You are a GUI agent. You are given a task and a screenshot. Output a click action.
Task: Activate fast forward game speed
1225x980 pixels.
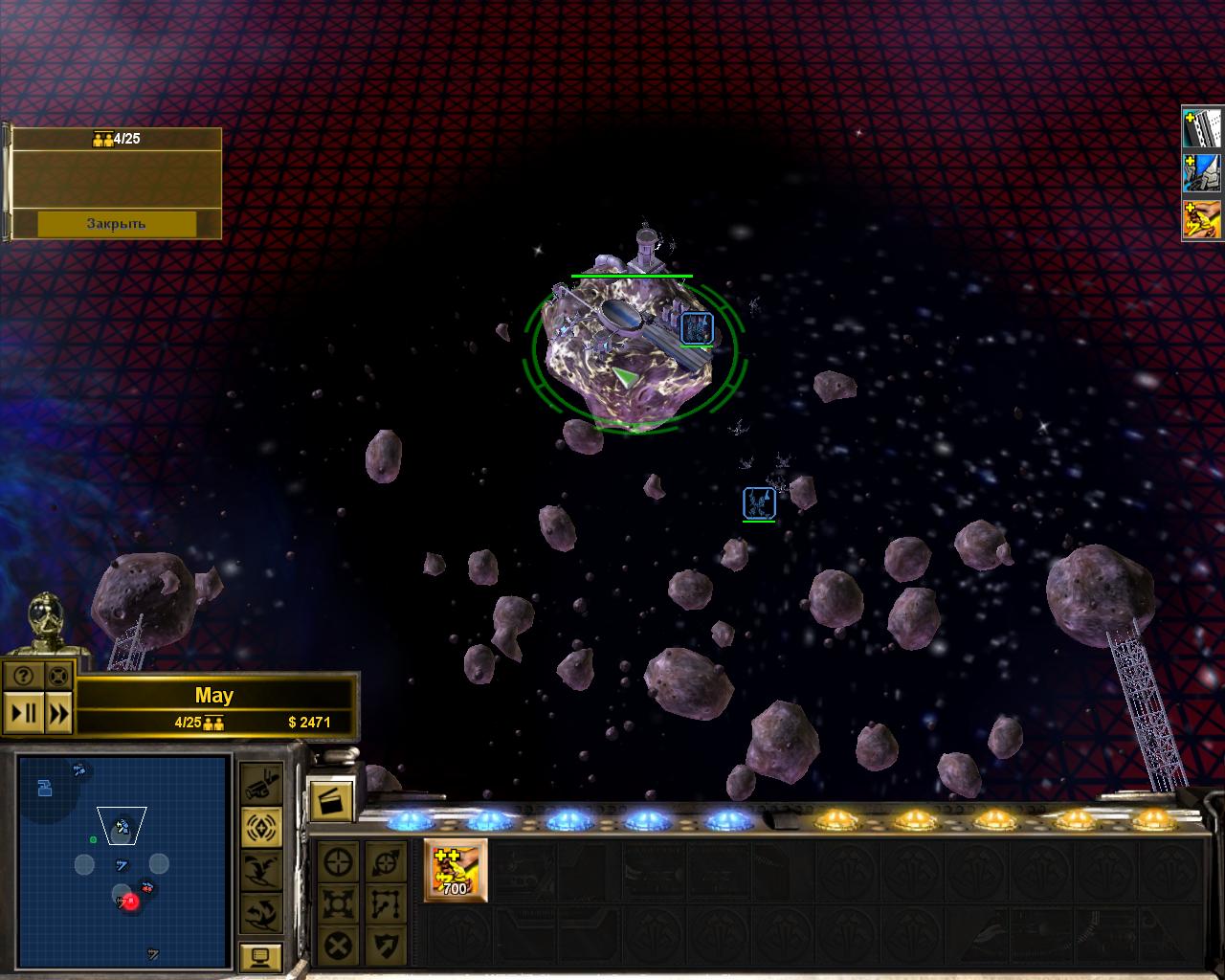click(x=58, y=713)
